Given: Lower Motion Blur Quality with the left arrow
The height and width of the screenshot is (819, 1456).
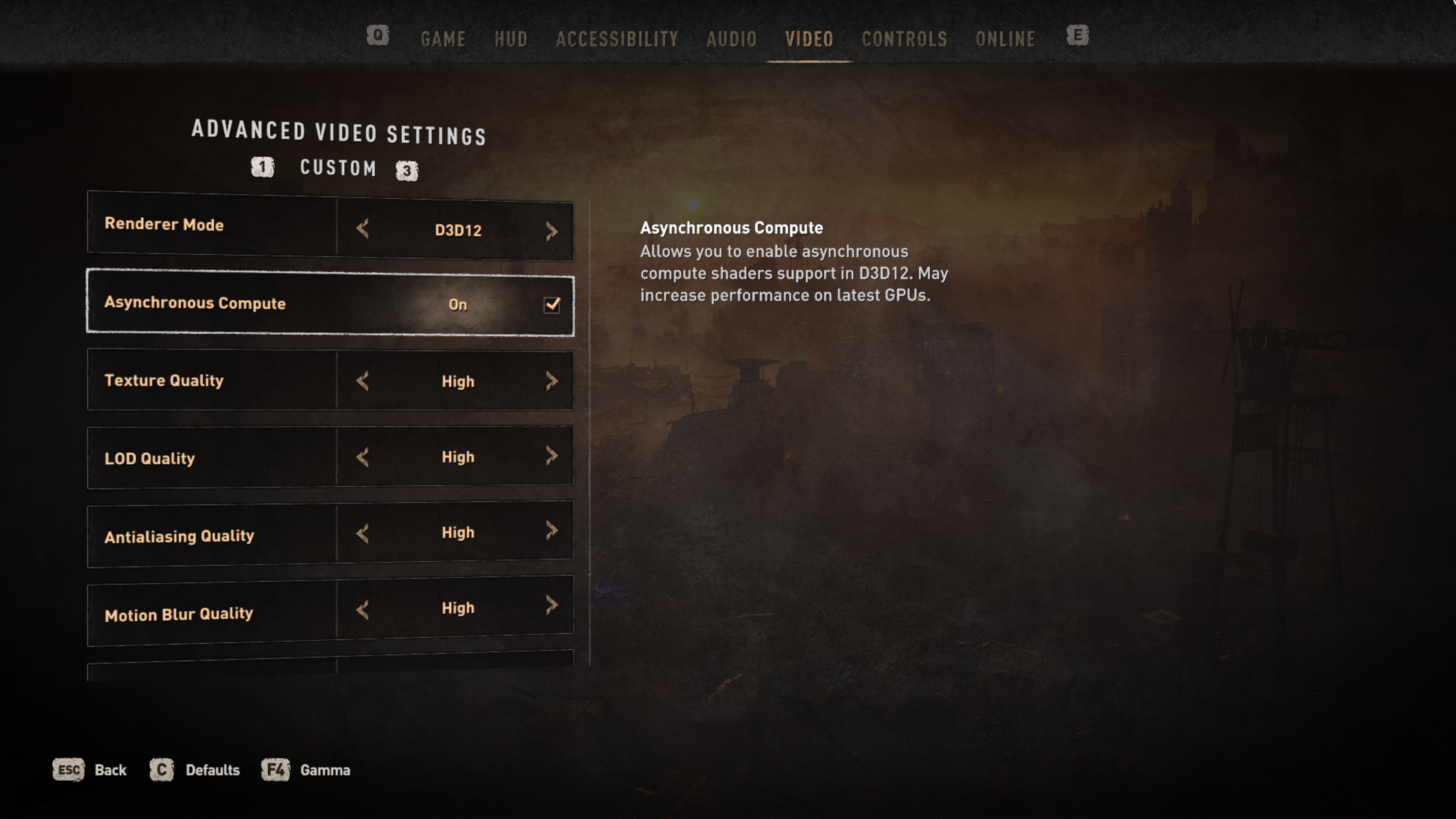Looking at the screenshot, I should [x=363, y=609].
